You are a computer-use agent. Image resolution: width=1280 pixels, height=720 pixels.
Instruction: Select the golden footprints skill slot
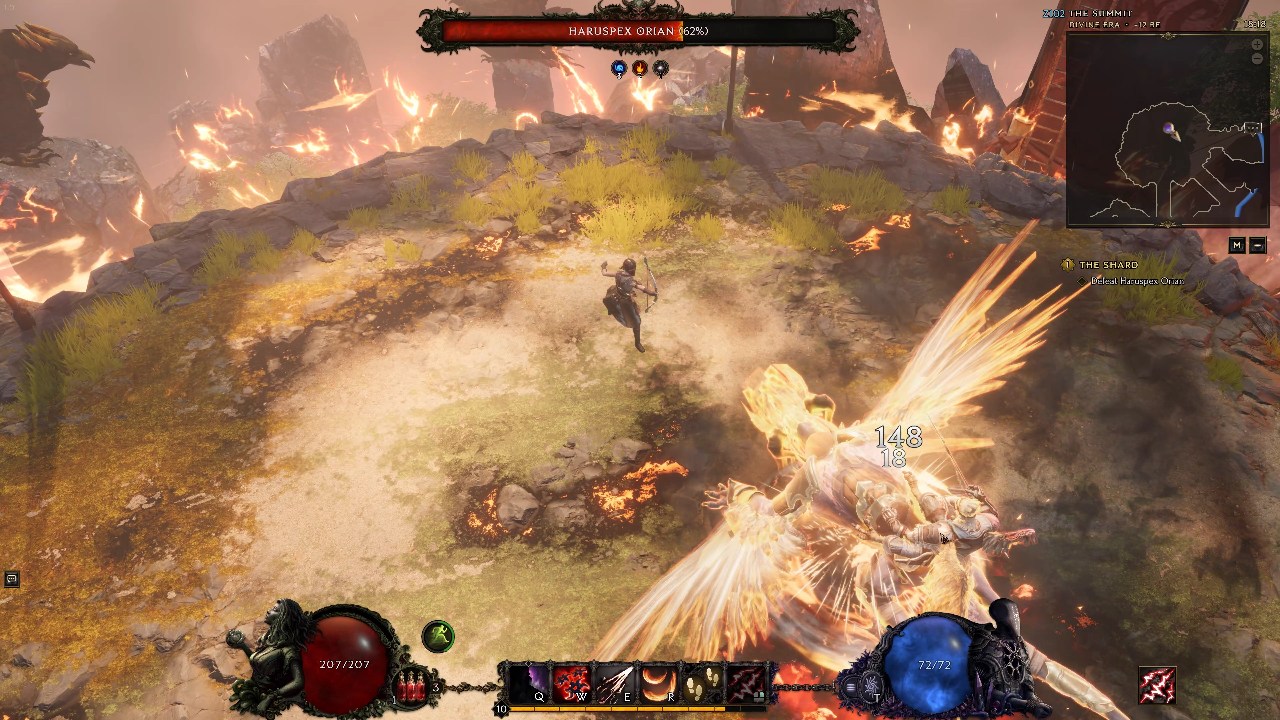point(702,684)
